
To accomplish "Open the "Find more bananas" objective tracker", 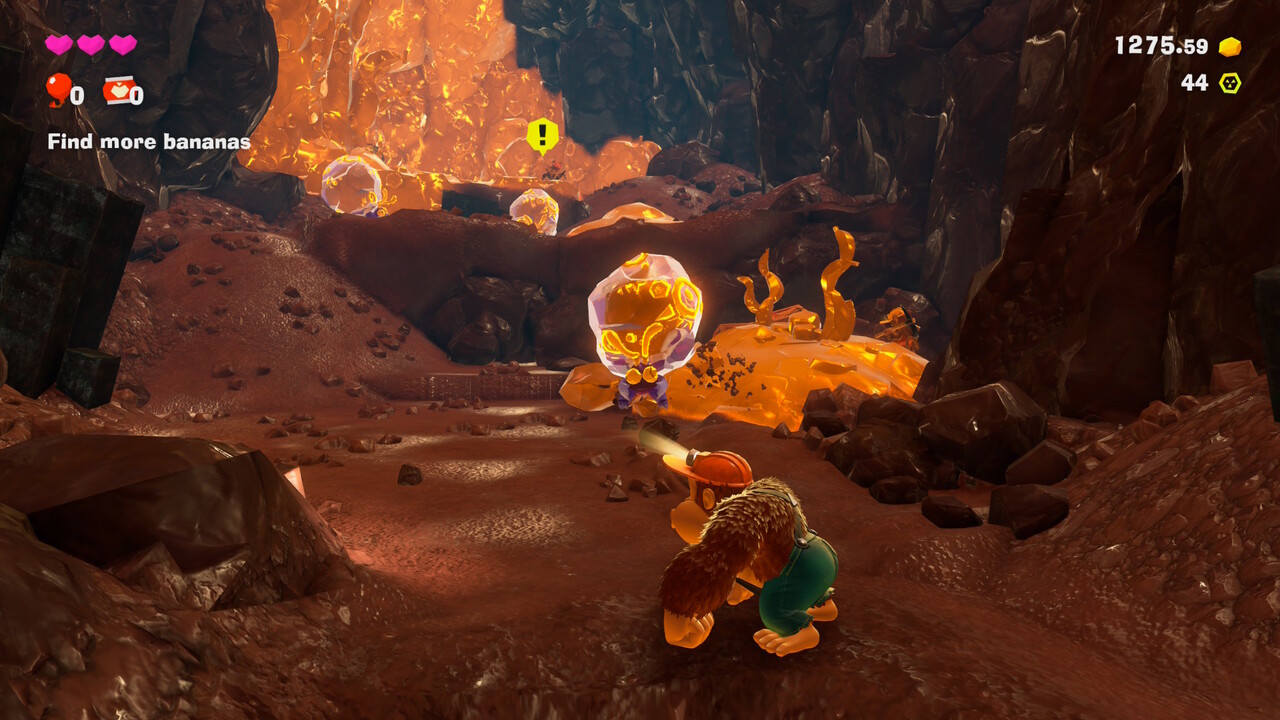I will coord(149,142).
